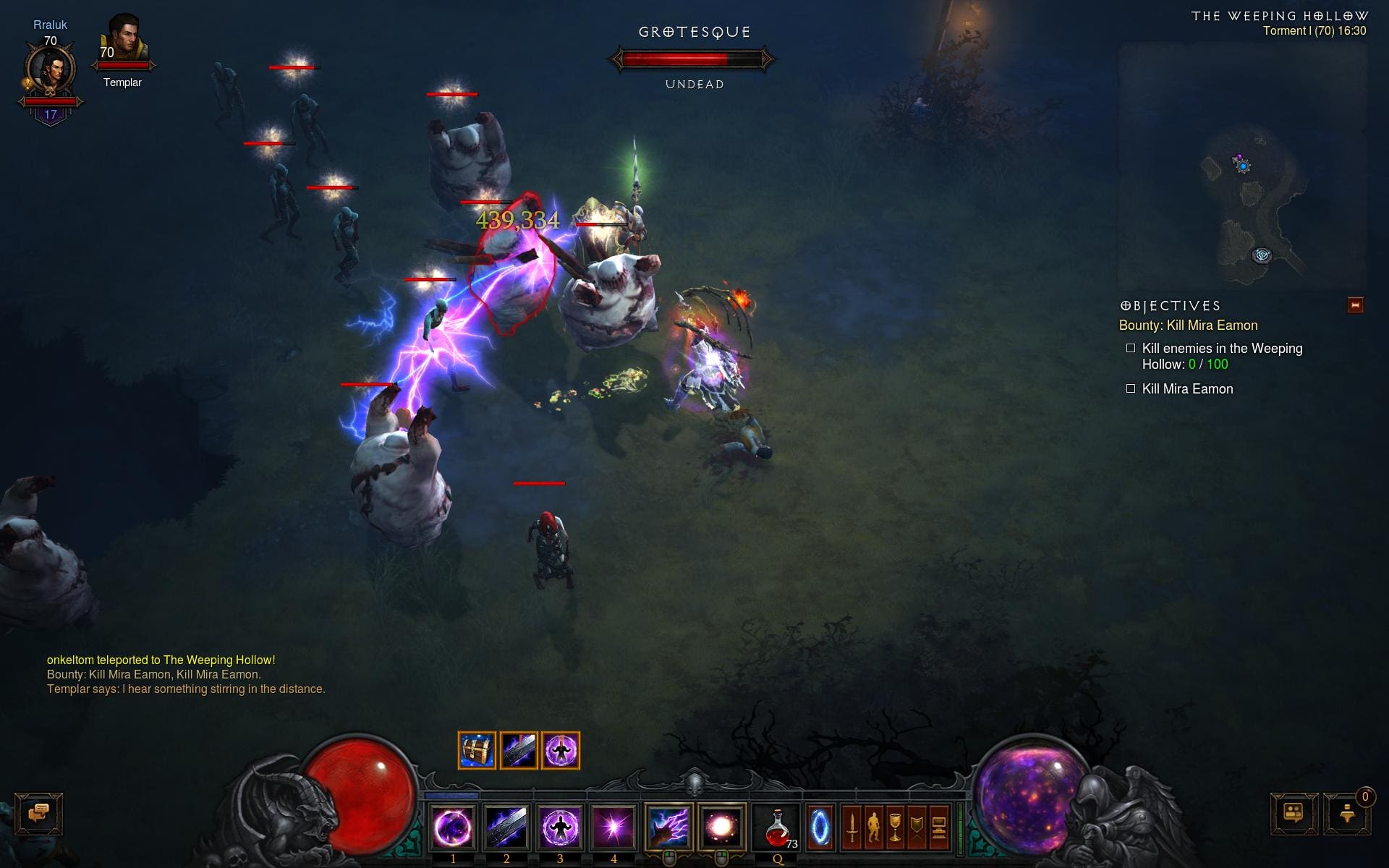Open the computer game menu button
1389x868 pixels.
click(939, 827)
